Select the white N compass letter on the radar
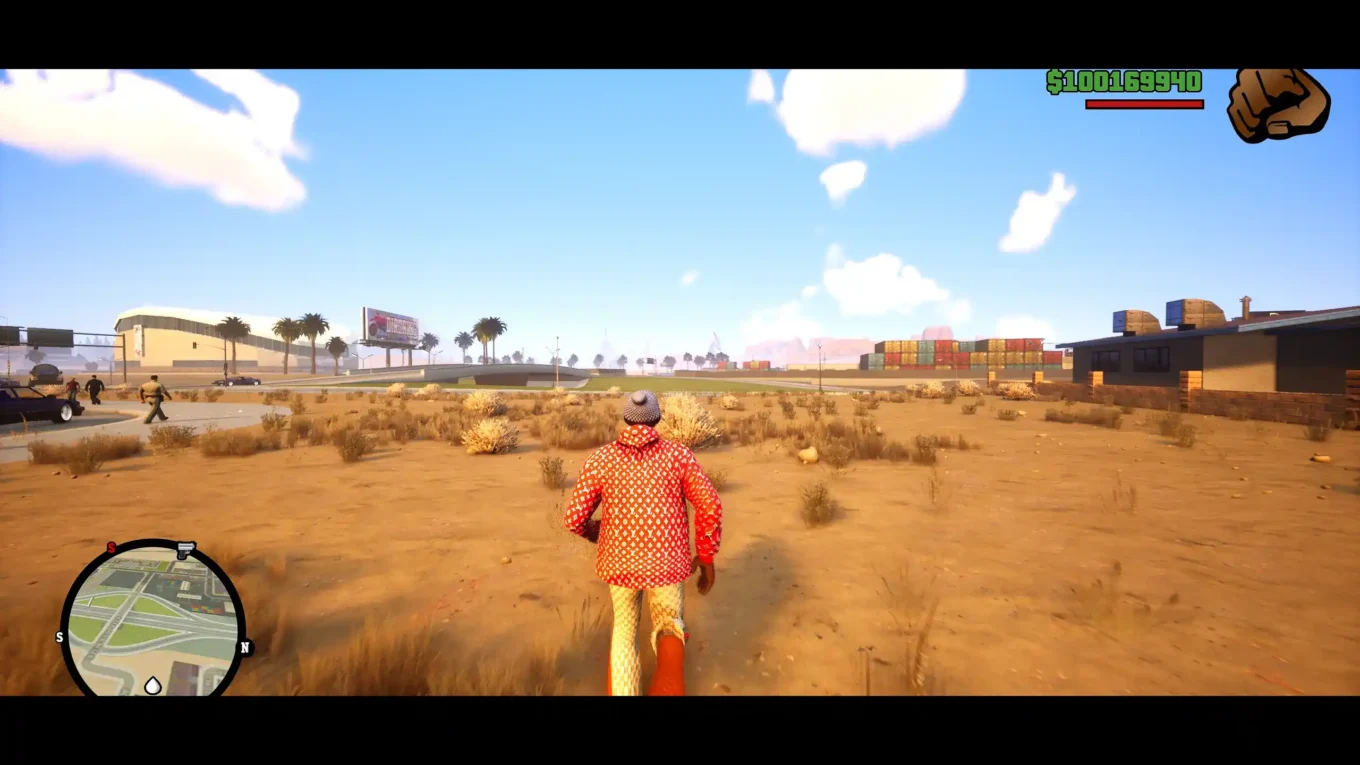The height and width of the screenshot is (765, 1360). (x=245, y=646)
